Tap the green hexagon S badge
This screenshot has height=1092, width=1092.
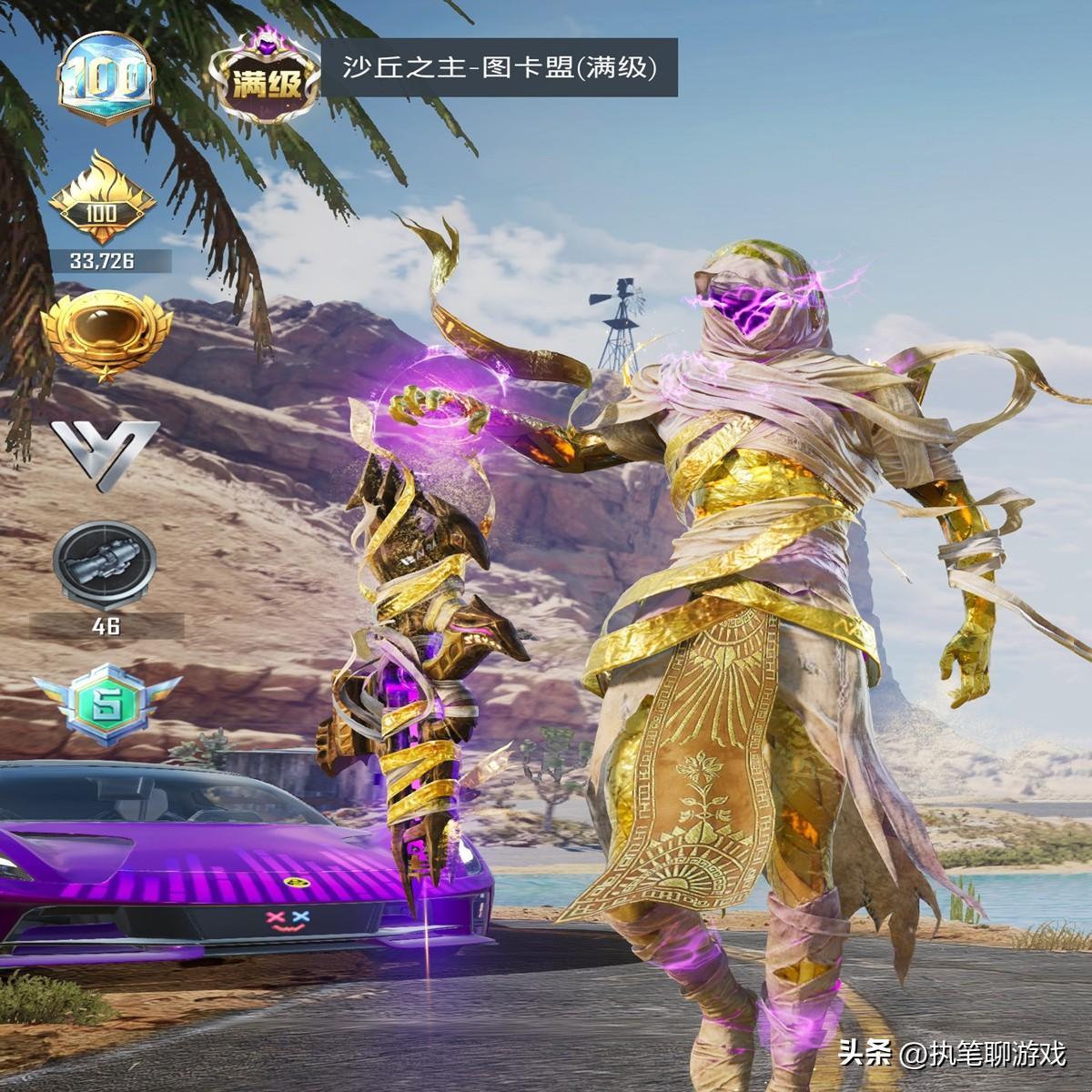click(x=106, y=703)
